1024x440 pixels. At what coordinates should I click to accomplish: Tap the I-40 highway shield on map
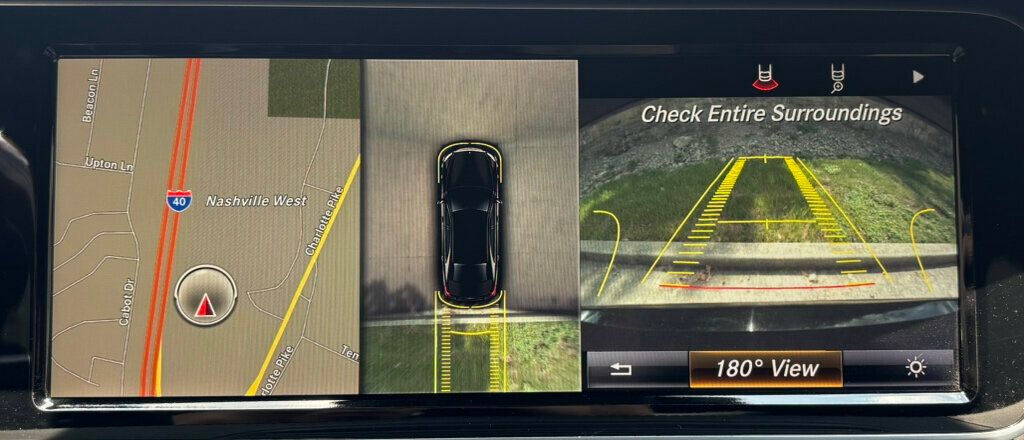click(x=178, y=200)
